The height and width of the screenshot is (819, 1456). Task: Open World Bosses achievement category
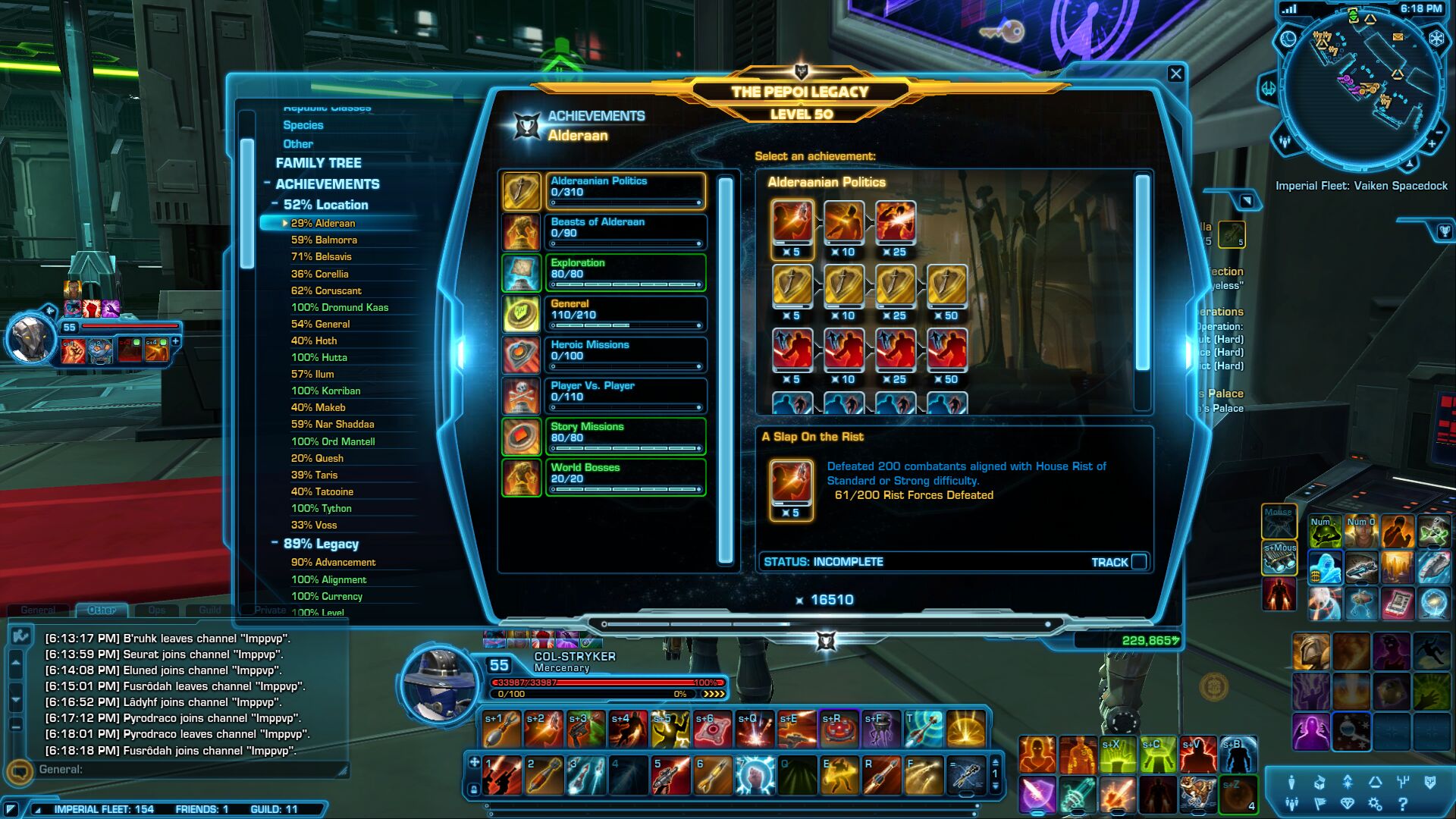(625, 478)
